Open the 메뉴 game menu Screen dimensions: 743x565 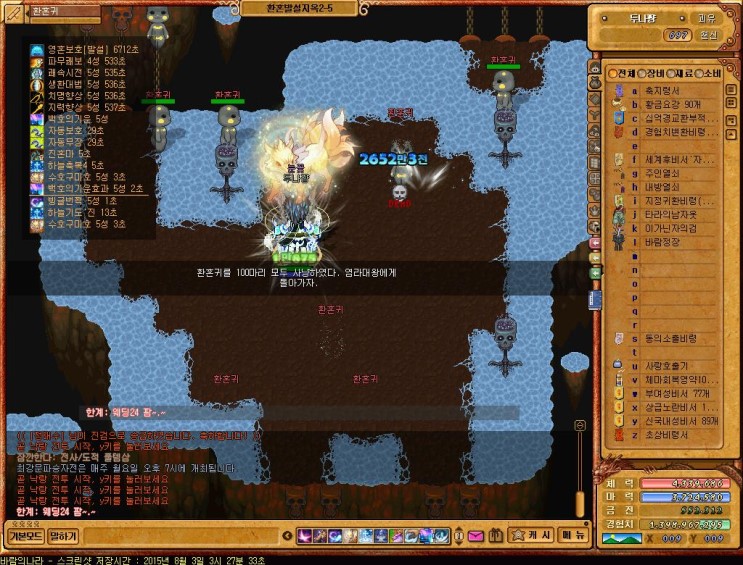click(572, 535)
